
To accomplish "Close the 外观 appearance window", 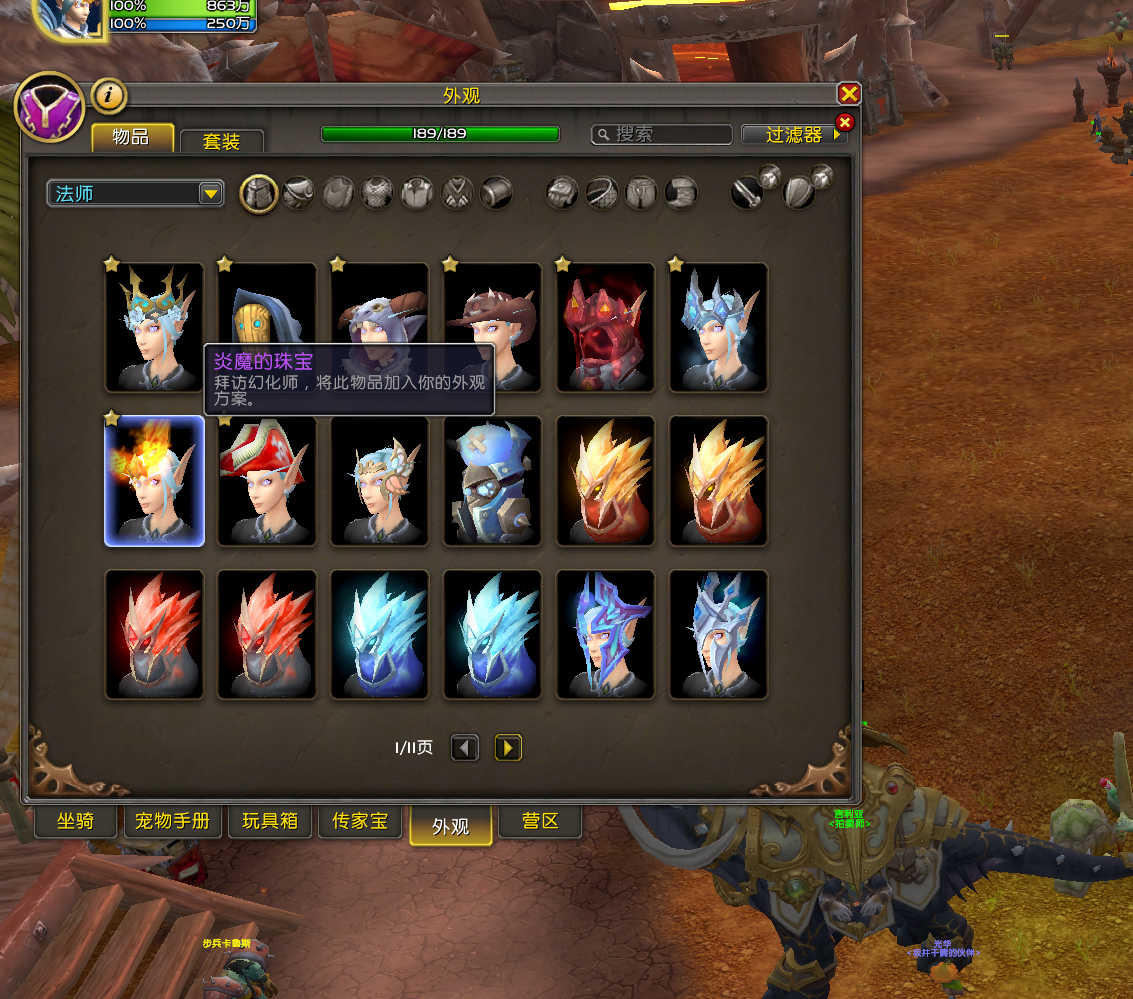I will 849,94.
